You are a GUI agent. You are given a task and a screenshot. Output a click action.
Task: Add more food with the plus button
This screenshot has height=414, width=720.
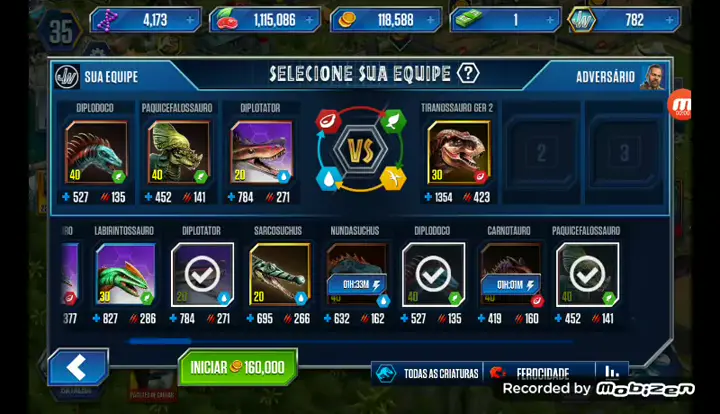pyautogui.click(x=310, y=19)
